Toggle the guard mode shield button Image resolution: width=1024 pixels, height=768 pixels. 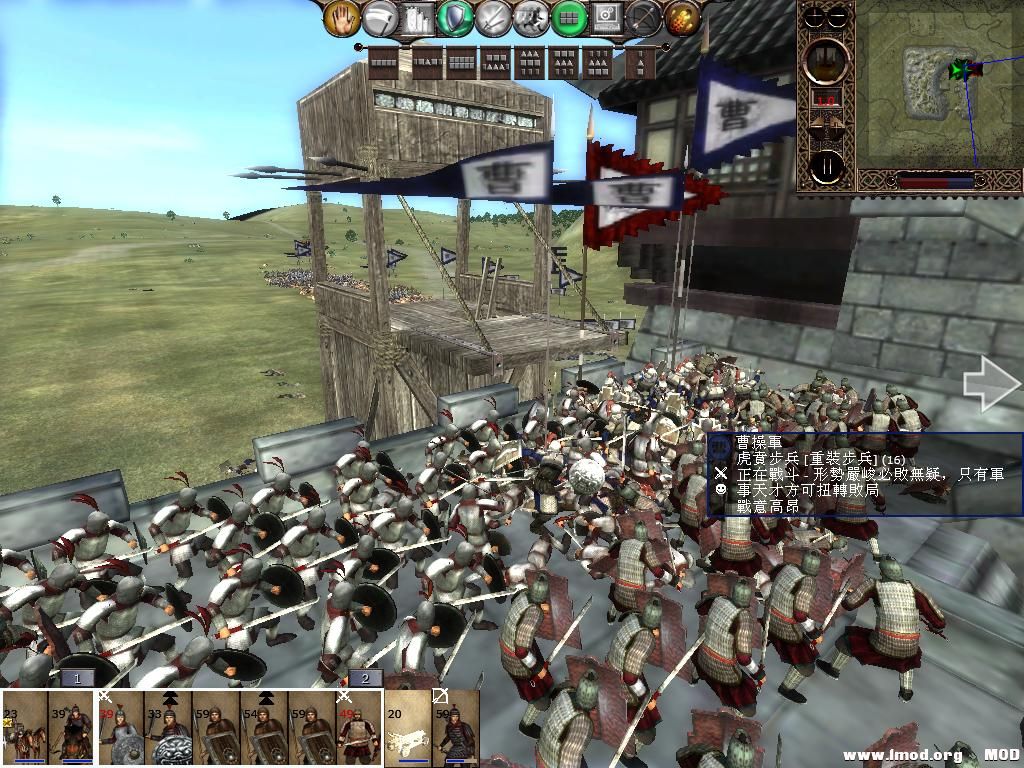pos(456,17)
